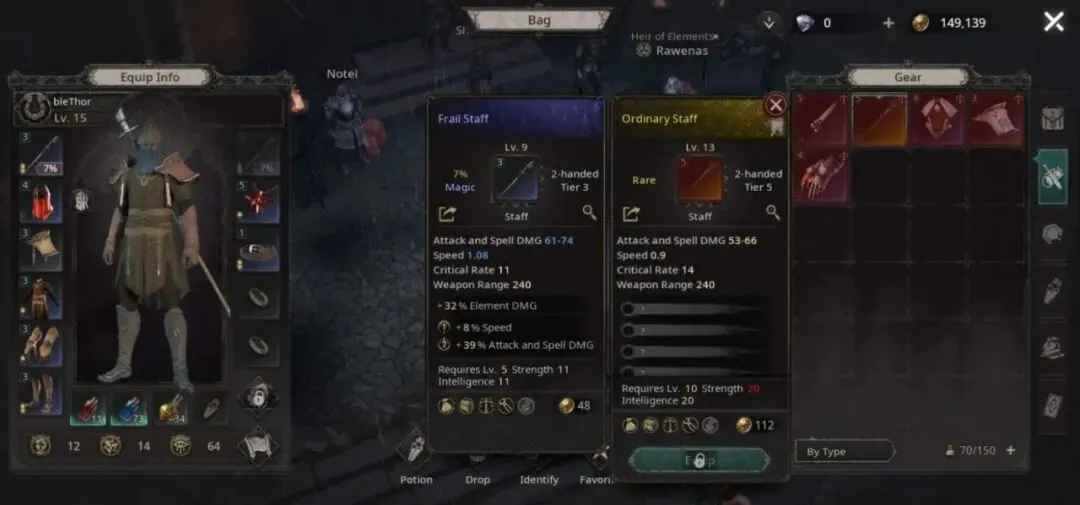Image resolution: width=1080 pixels, height=505 pixels.
Task: Expand bag capacity with the plus next to 70/150
Action: click(x=1011, y=450)
